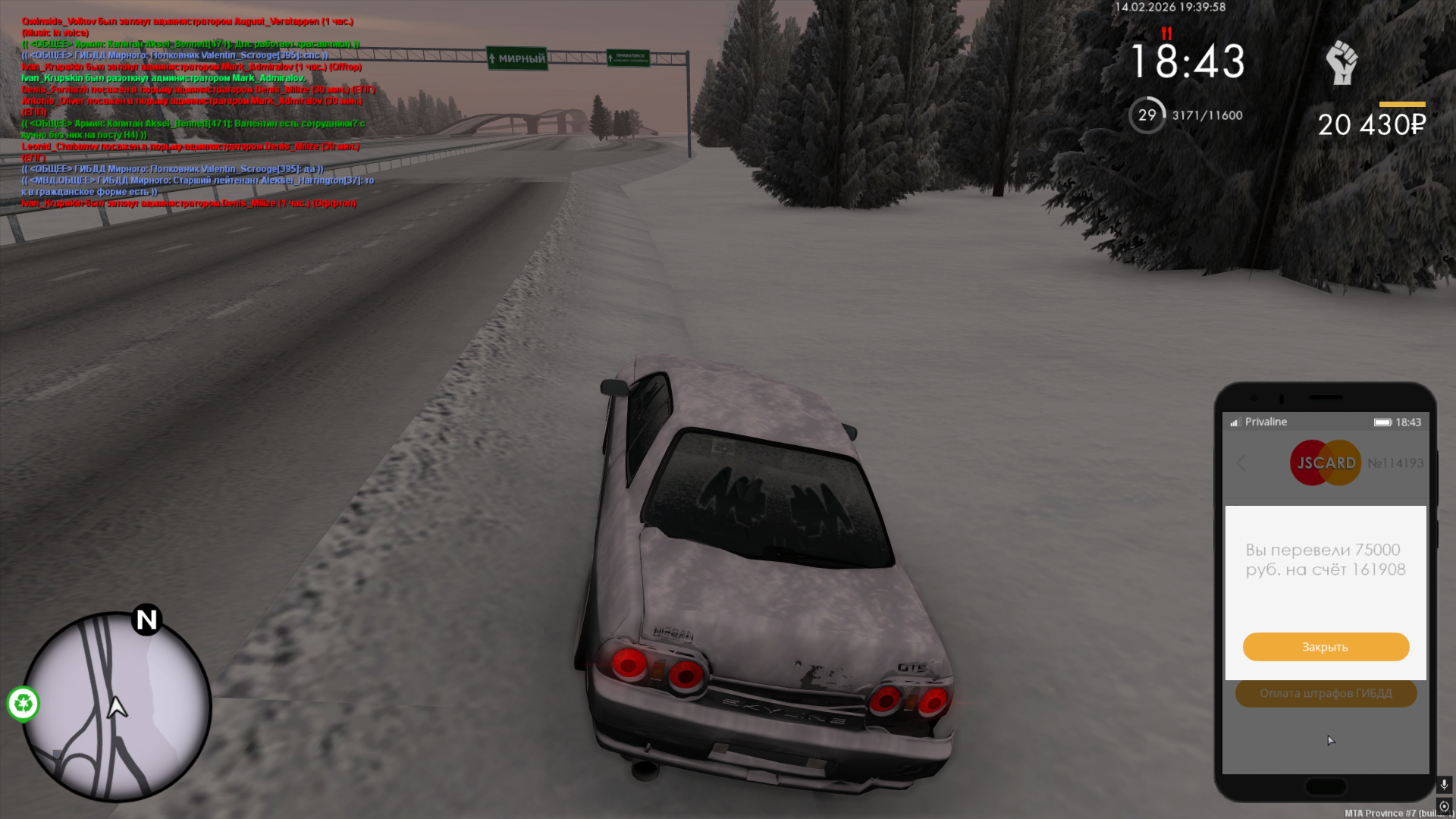
Task: Open Оплата штрафов ГИБДД option
Action: (1326, 693)
